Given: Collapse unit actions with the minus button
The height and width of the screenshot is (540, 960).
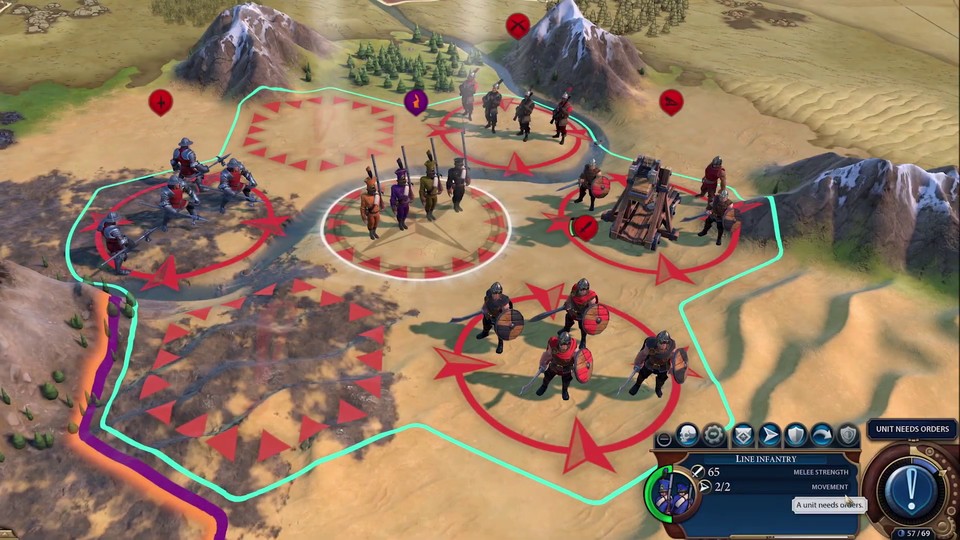Looking at the screenshot, I should point(663,439).
